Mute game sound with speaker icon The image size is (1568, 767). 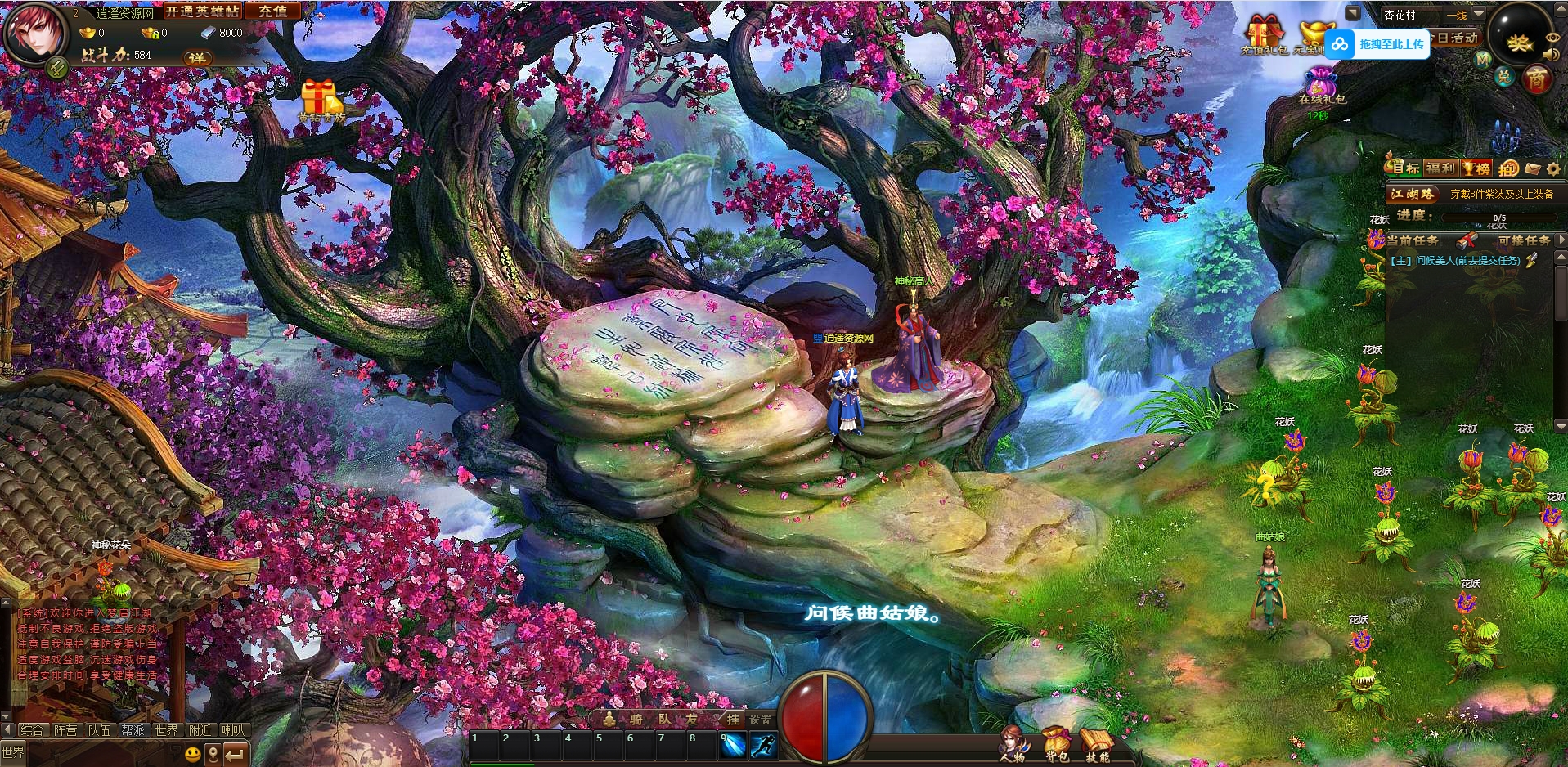[1551, 54]
